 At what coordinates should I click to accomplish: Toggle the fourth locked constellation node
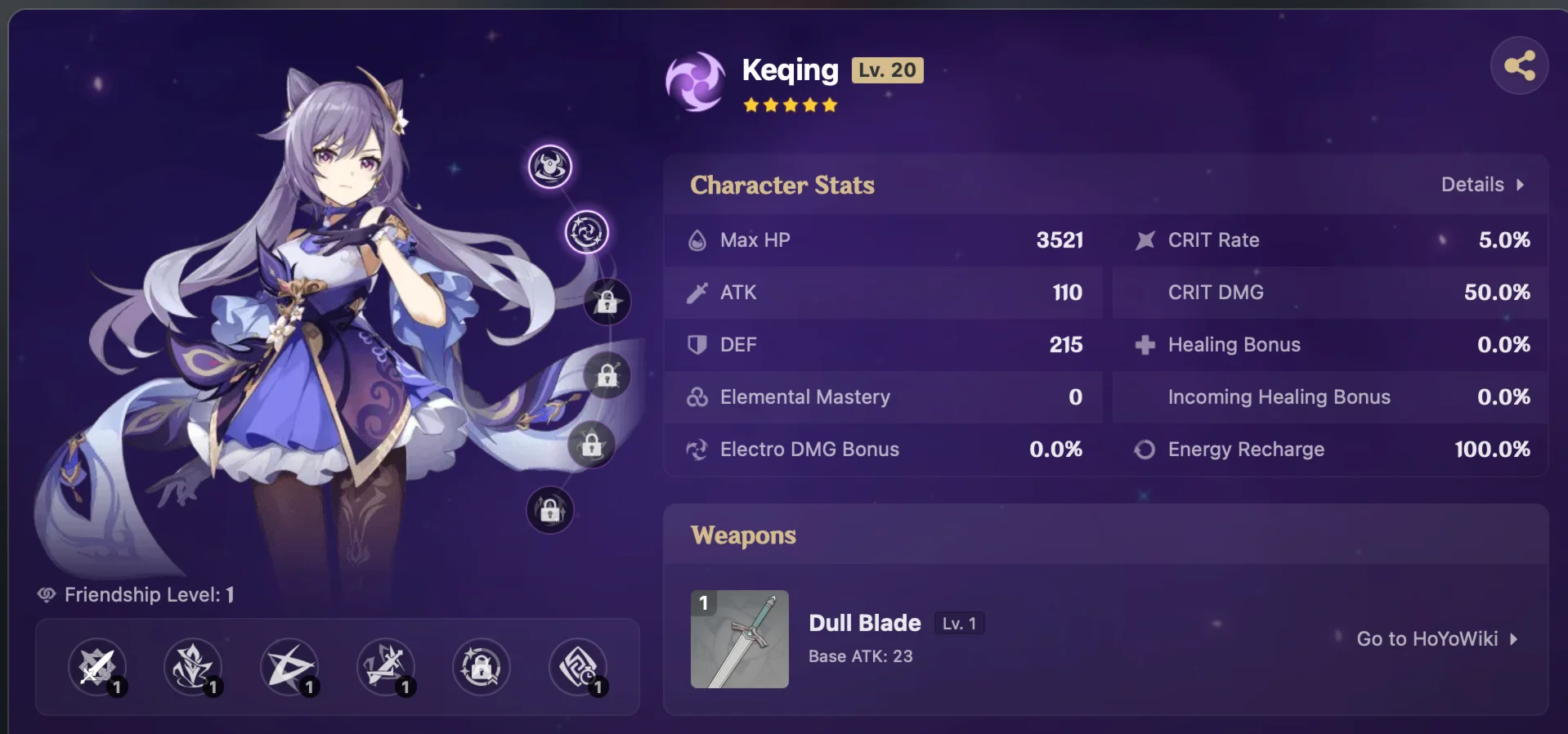point(607,376)
